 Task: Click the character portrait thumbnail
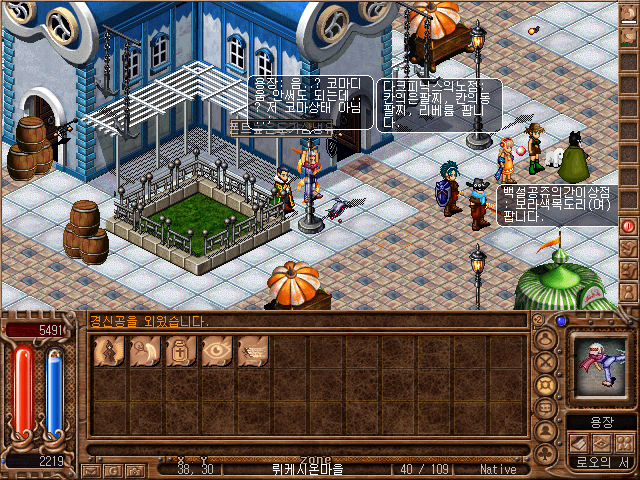(600, 366)
